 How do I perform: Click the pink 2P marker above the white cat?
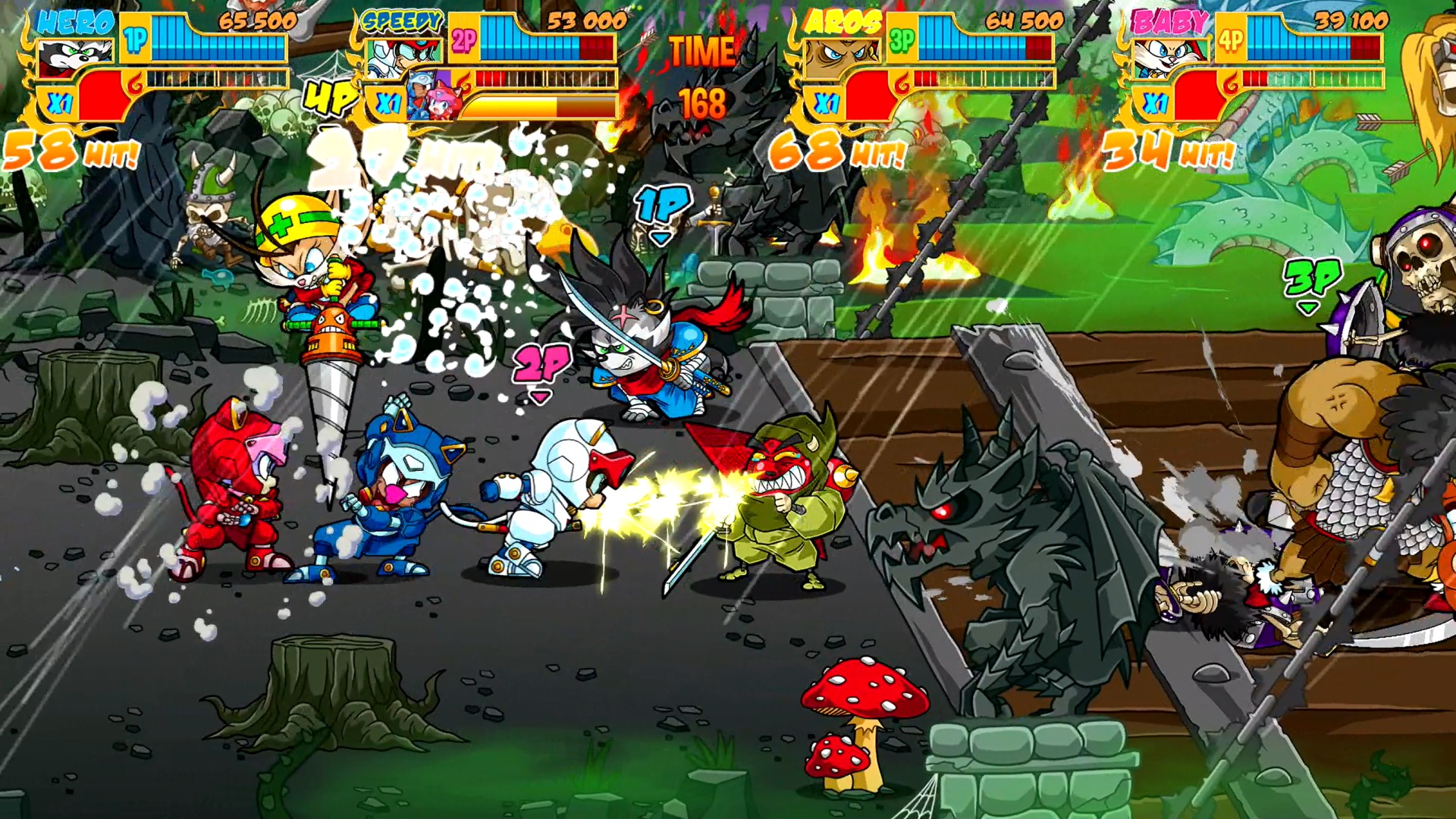[540, 364]
